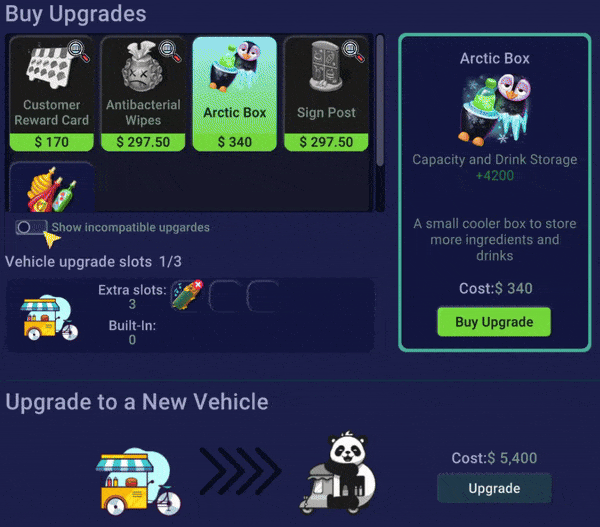
Task: Magnify the Customer Reward Card details
Action: [x=77, y=48]
